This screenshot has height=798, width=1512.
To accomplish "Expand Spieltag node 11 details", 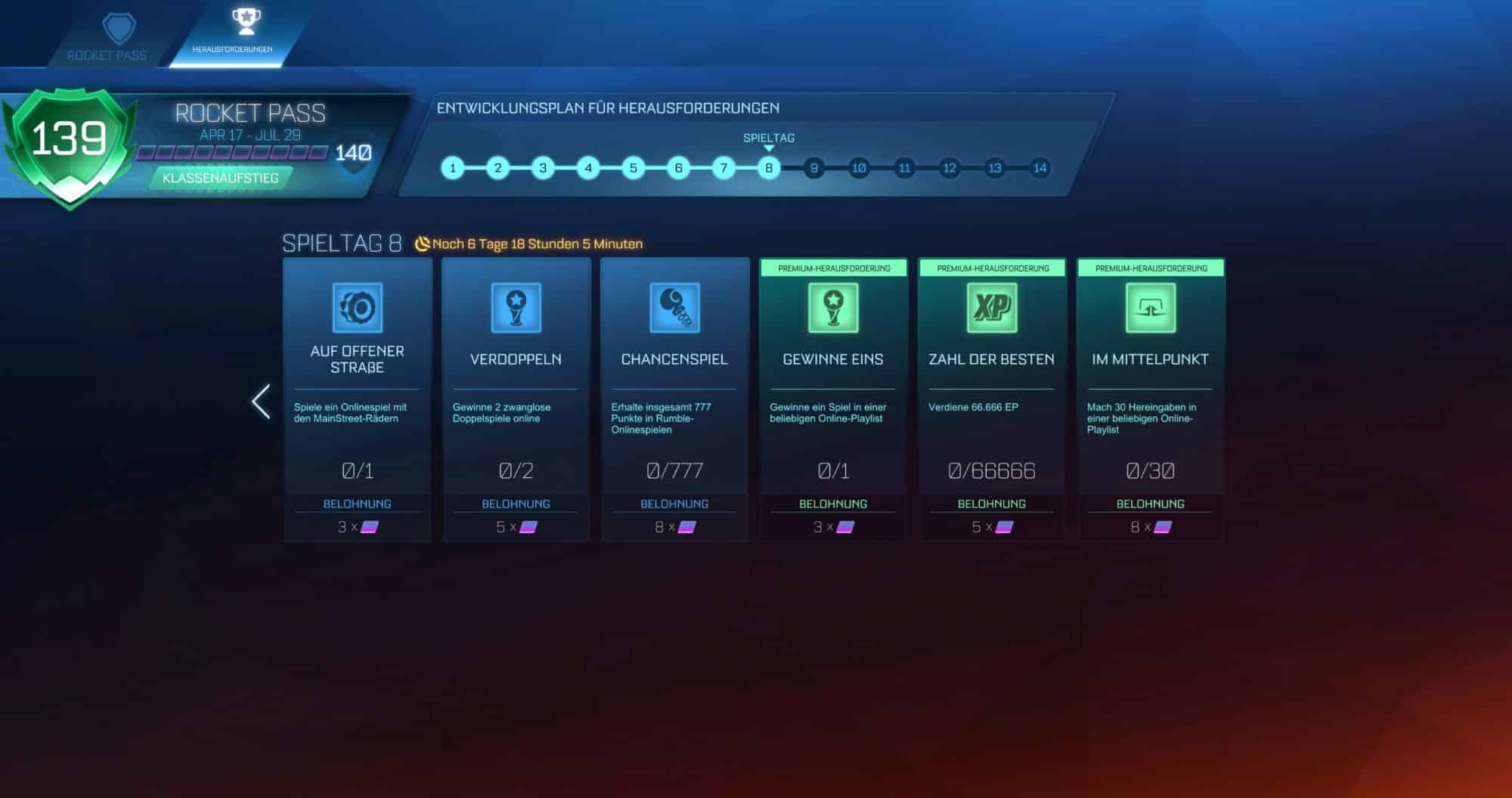I will pyautogui.click(x=904, y=168).
